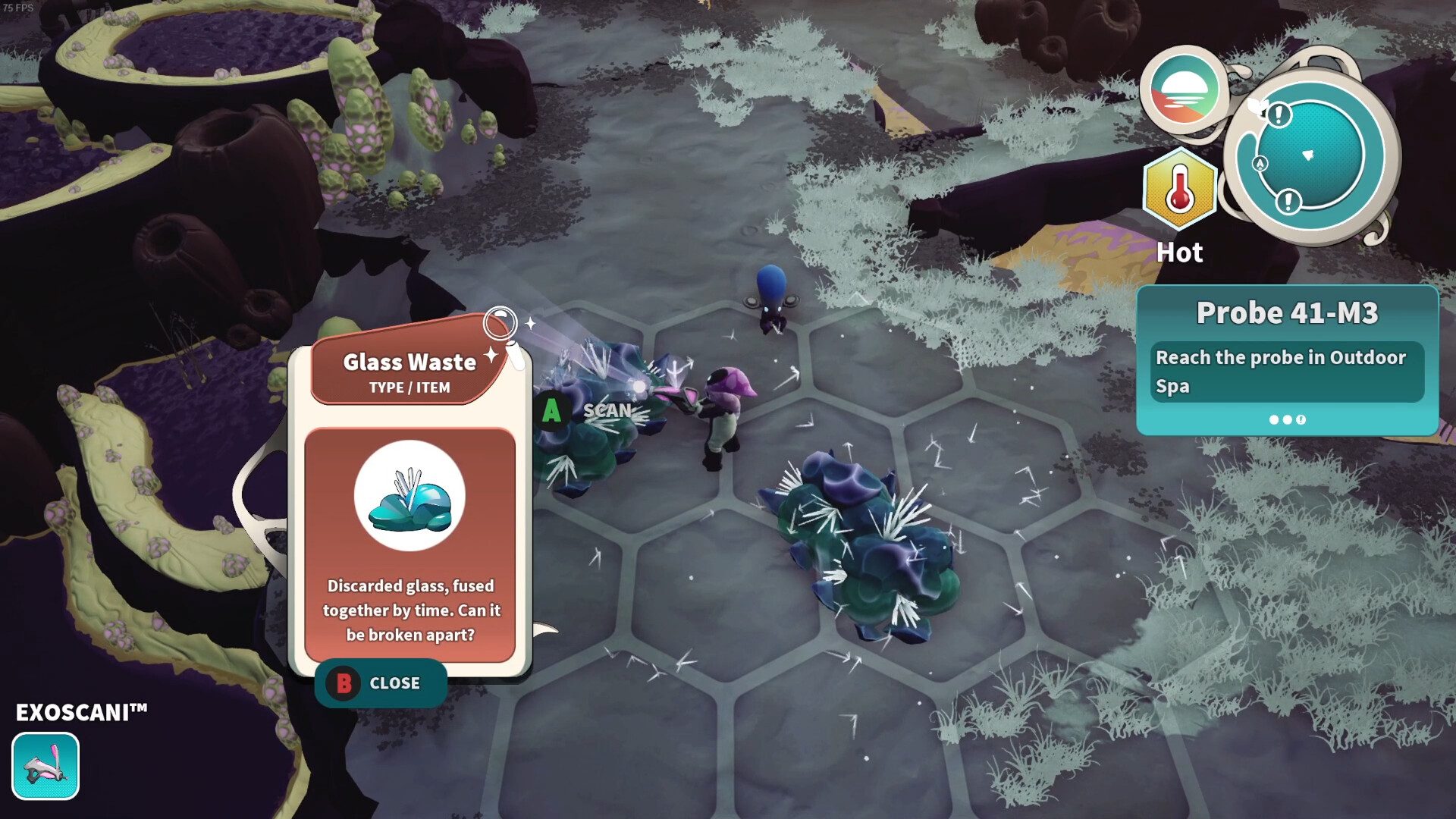The height and width of the screenshot is (819, 1456).
Task: Click the lower exclamation marker on the minimap
Action: (x=1288, y=202)
